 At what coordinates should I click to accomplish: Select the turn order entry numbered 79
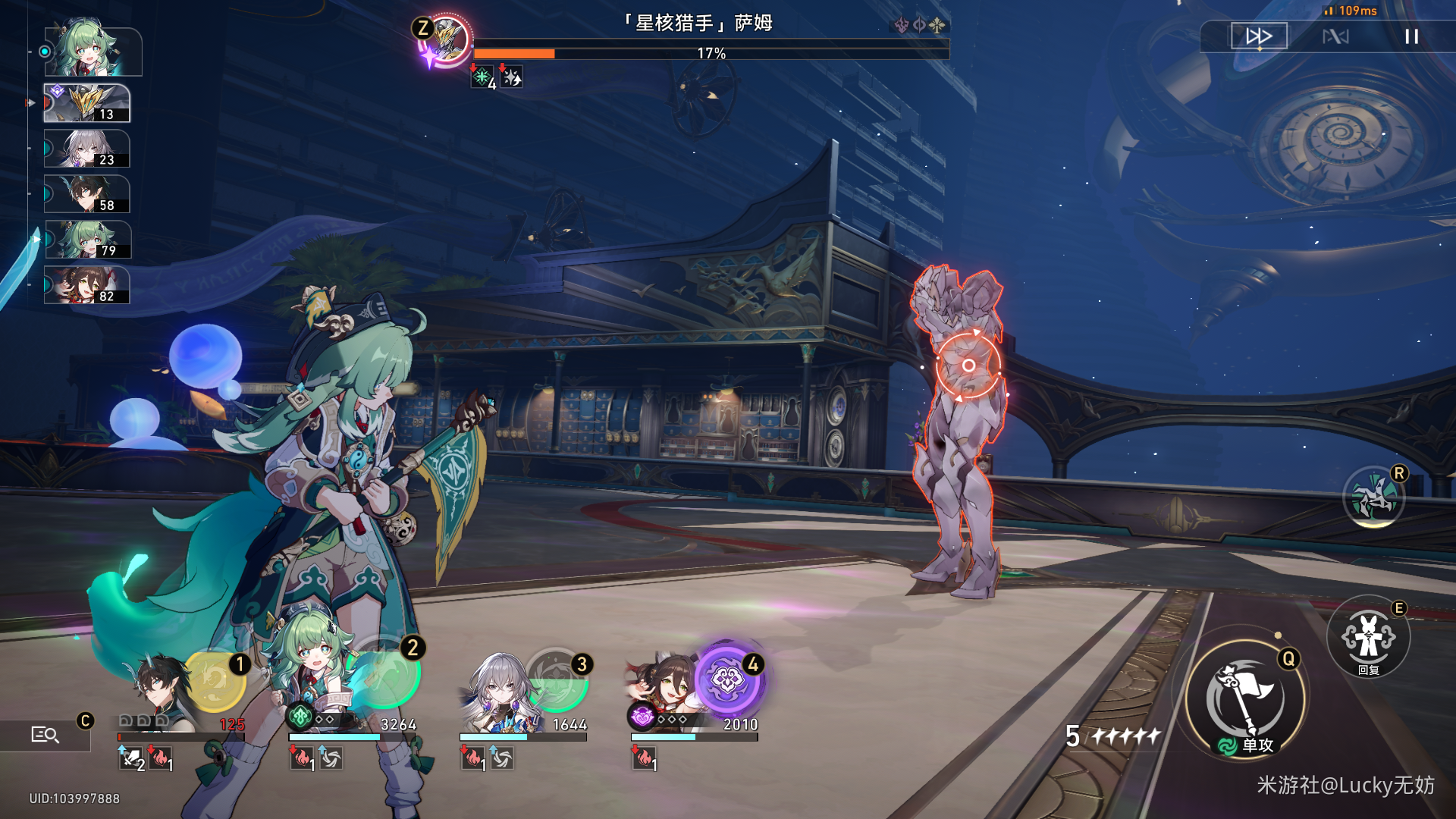point(87,240)
